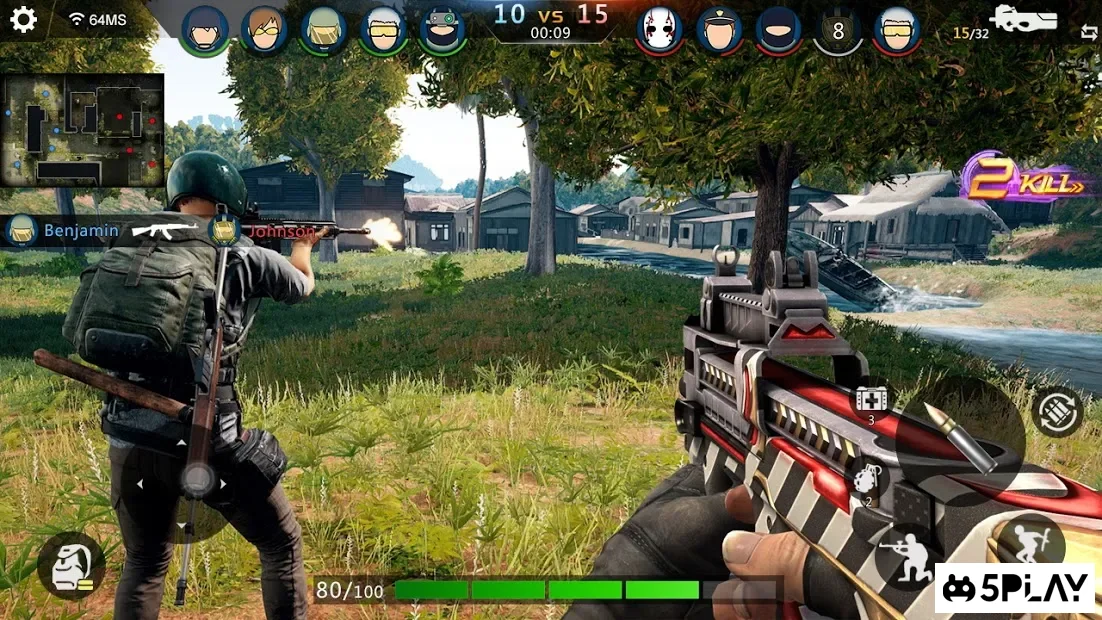
Task: Select the balaclava enemy player avatar
Action: coord(778,30)
